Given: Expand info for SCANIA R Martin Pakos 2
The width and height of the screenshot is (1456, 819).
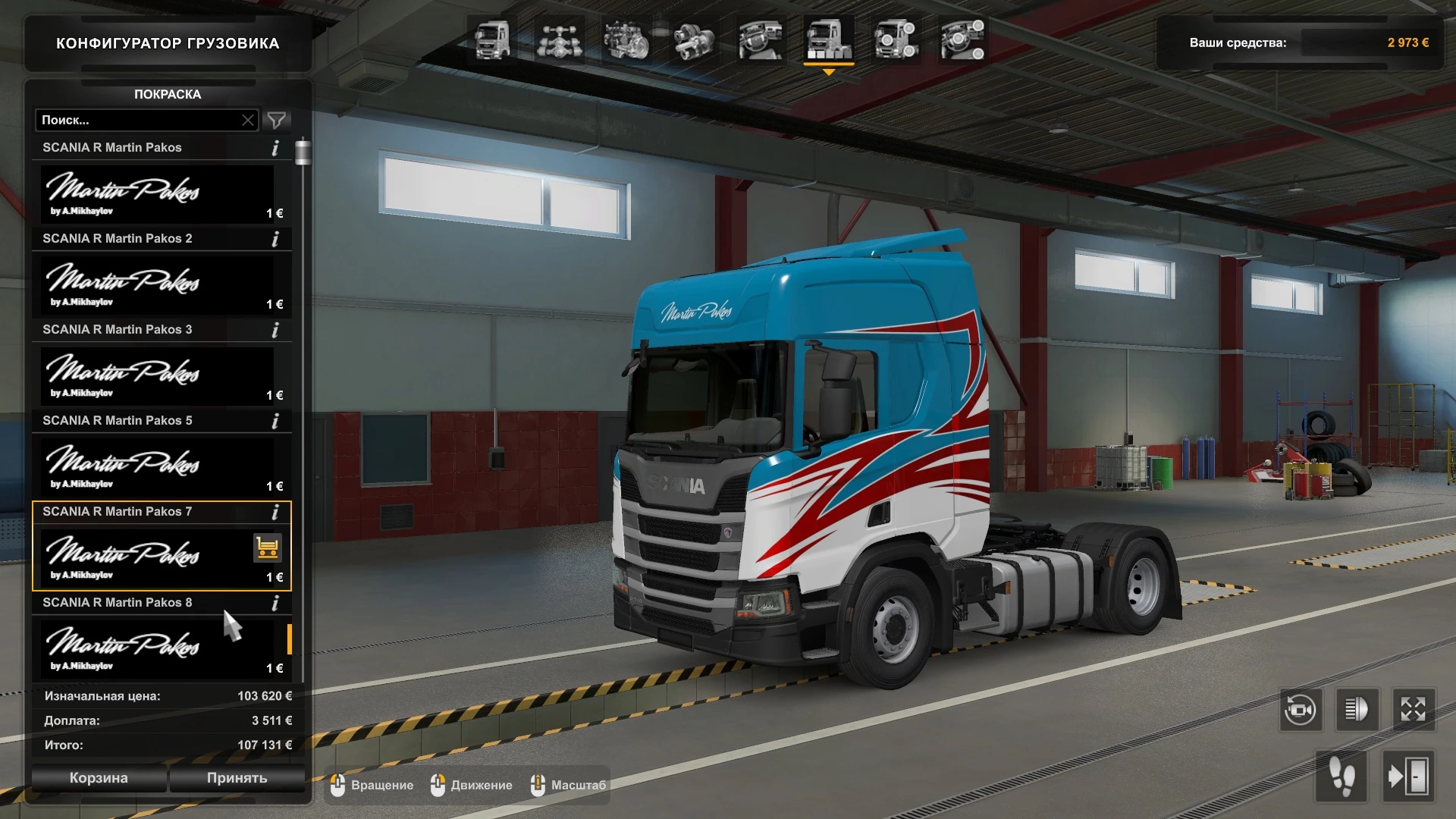Looking at the screenshot, I should [275, 239].
